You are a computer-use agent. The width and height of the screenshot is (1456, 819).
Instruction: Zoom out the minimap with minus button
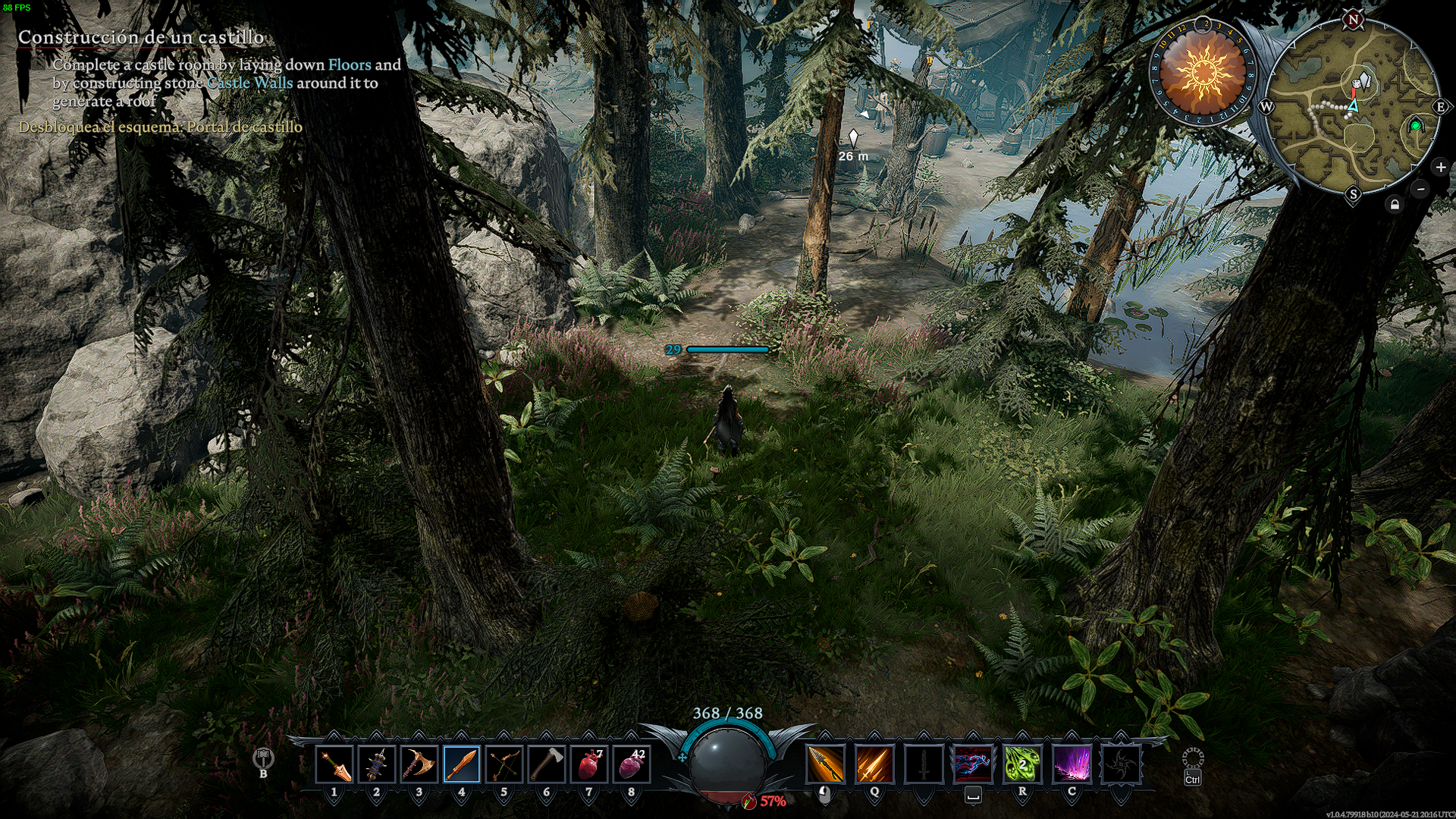1421,189
